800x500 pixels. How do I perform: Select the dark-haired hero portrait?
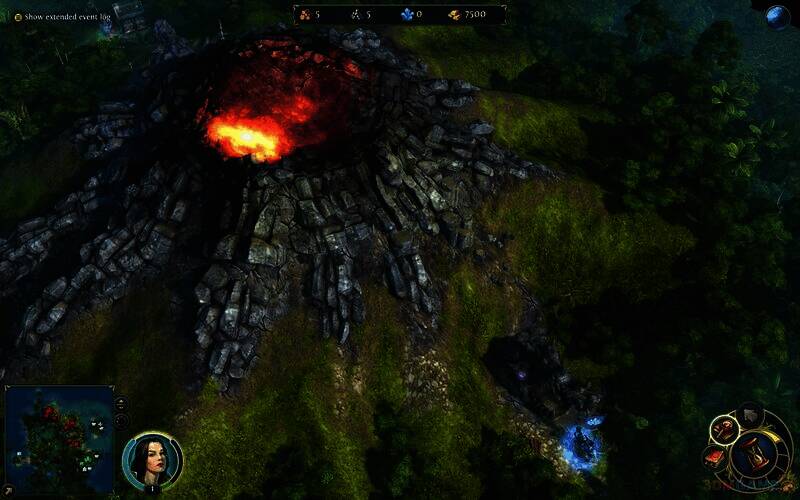(152, 459)
